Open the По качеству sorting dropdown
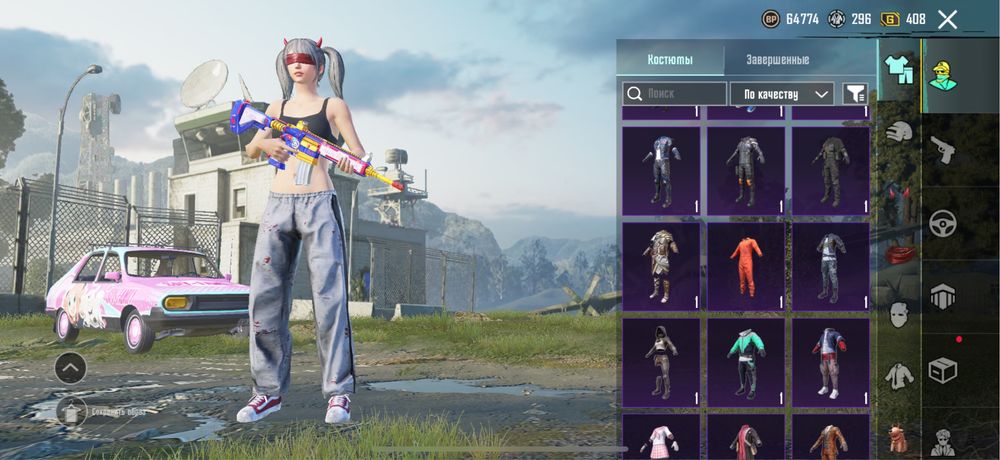 [782, 94]
